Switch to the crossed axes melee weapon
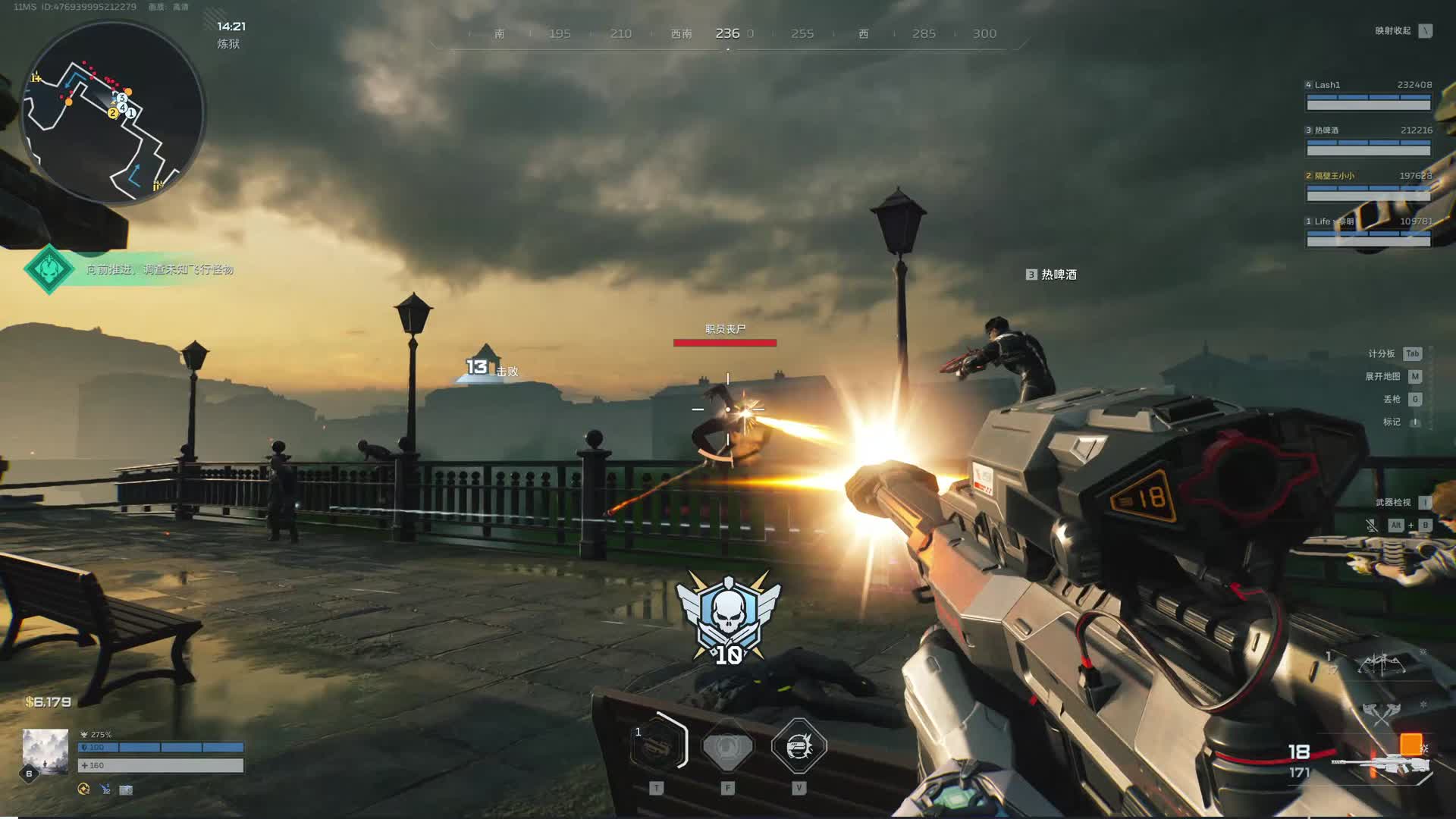The height and width of the screenshot is (819, 1456). pyautogui.click(x=1380, y=712)
